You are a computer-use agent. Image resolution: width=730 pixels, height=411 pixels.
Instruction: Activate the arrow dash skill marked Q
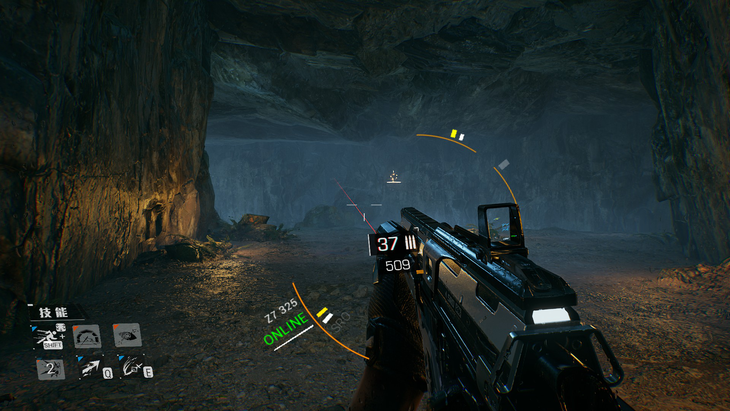90,369
